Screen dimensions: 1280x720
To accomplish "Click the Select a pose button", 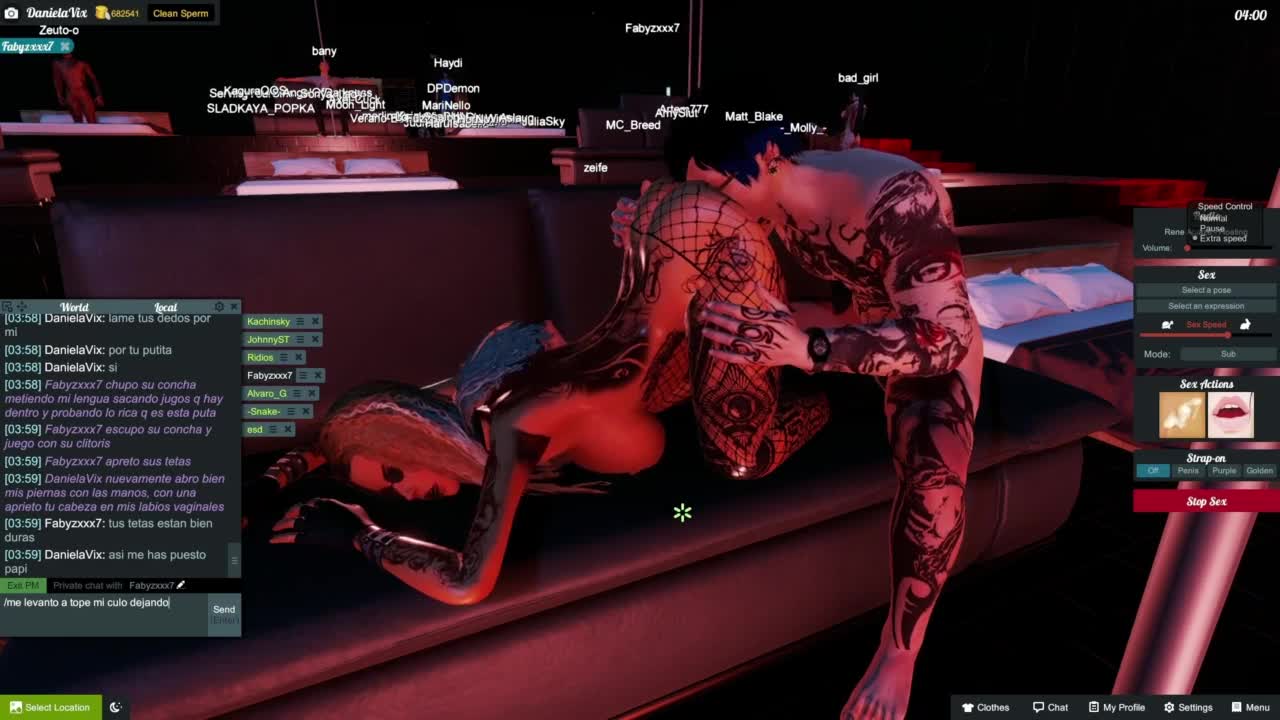I will 1206,290.
